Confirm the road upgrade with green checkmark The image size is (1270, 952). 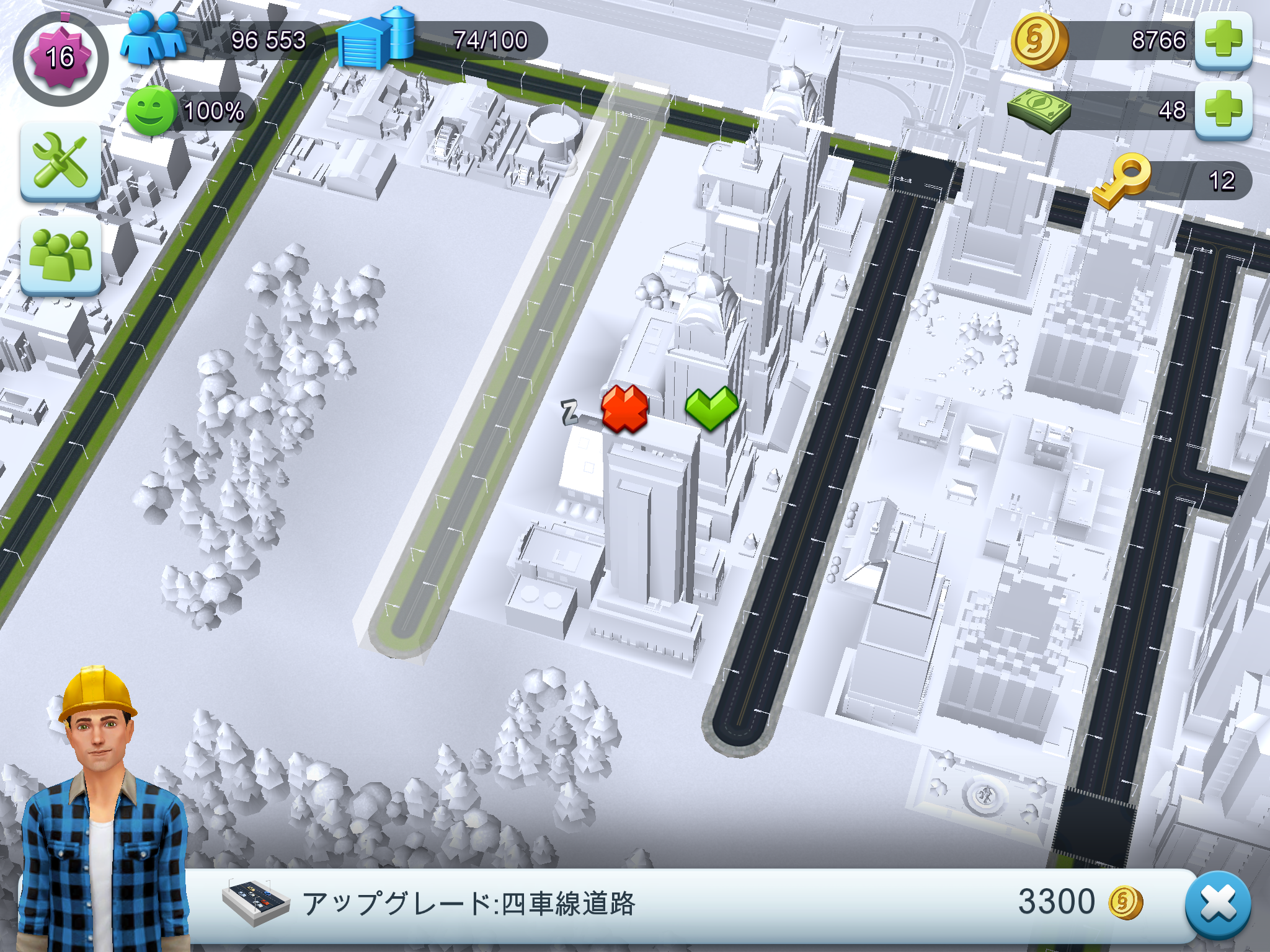click(711, 408)
